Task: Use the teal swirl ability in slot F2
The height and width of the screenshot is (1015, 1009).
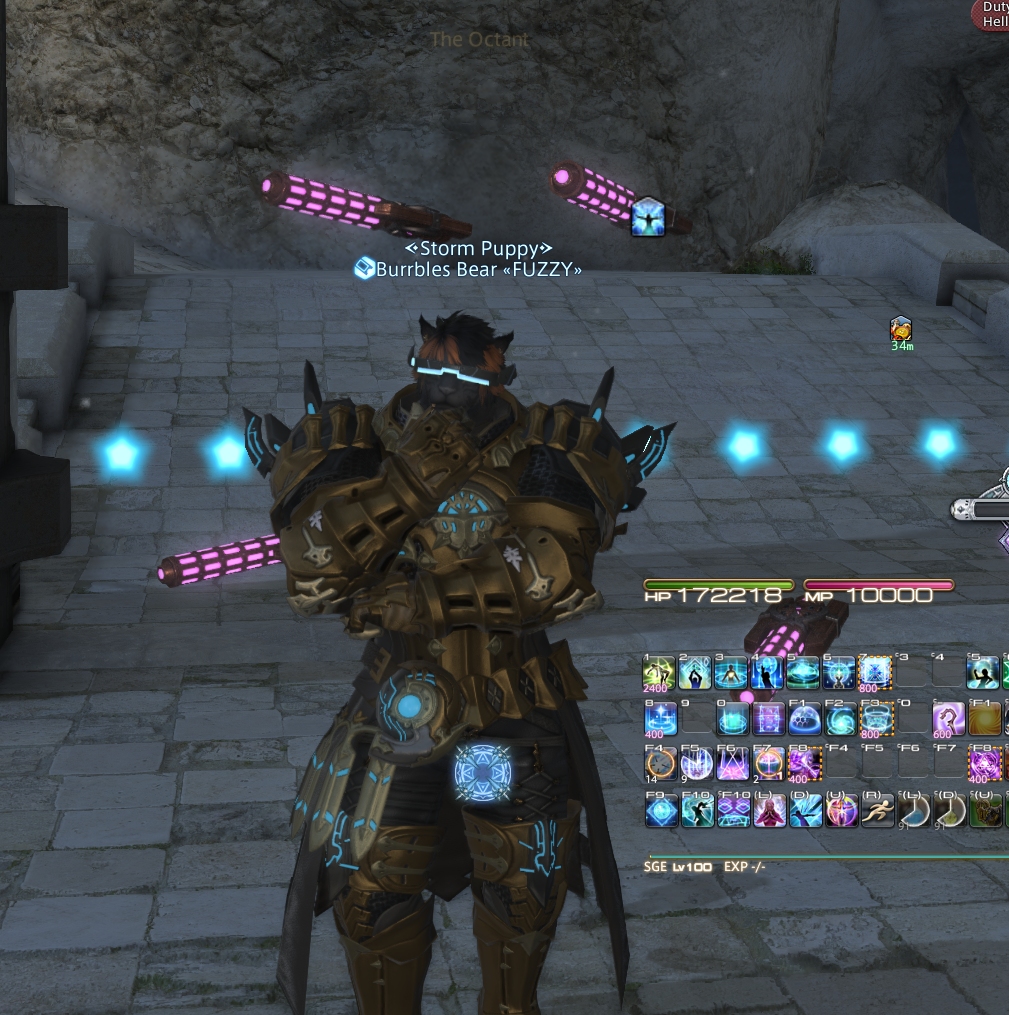Action: pyautogui.click(x=840, y=718)
